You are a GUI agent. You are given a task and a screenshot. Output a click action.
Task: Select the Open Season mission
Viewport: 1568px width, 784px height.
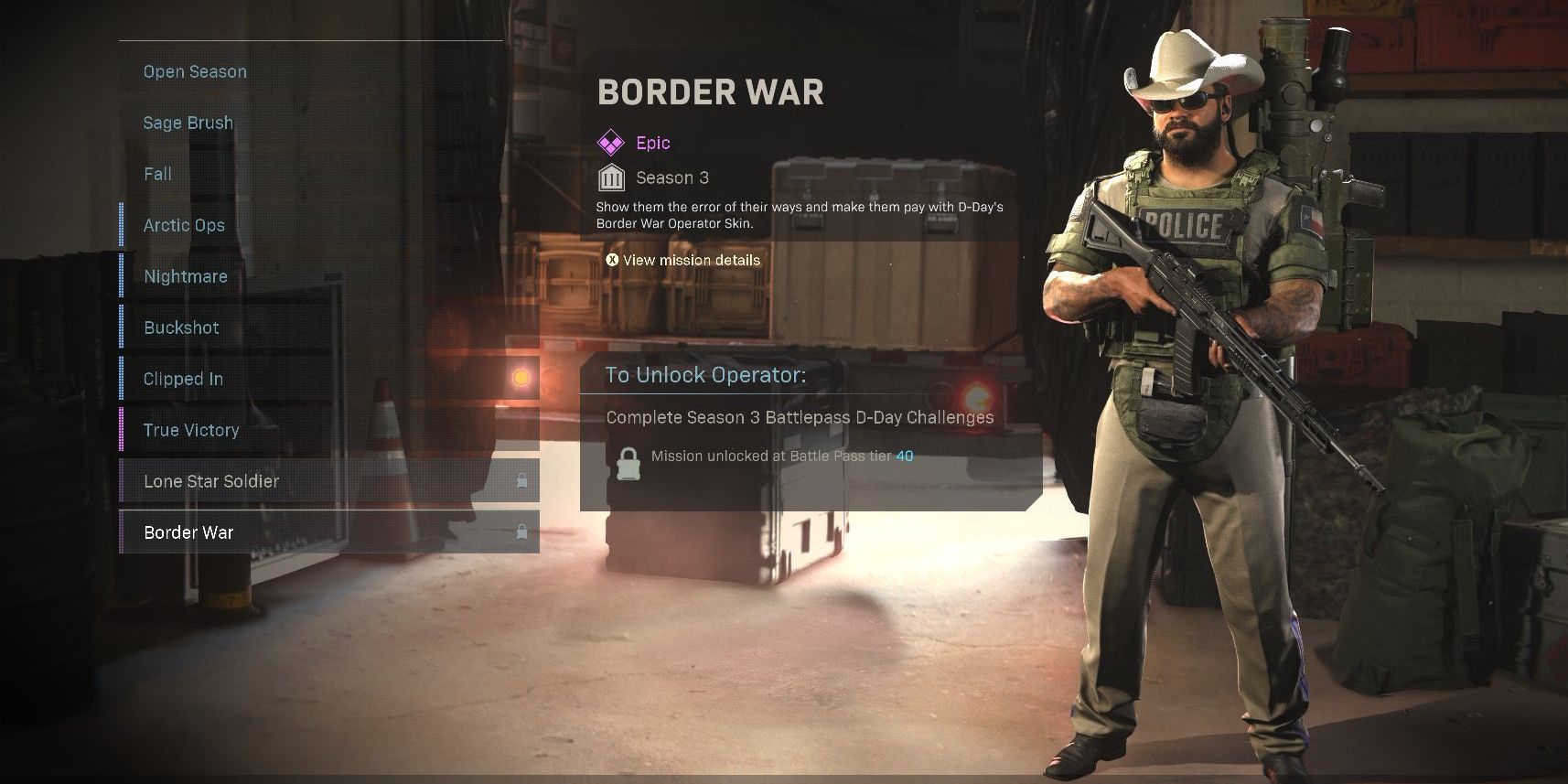(194, 70)
